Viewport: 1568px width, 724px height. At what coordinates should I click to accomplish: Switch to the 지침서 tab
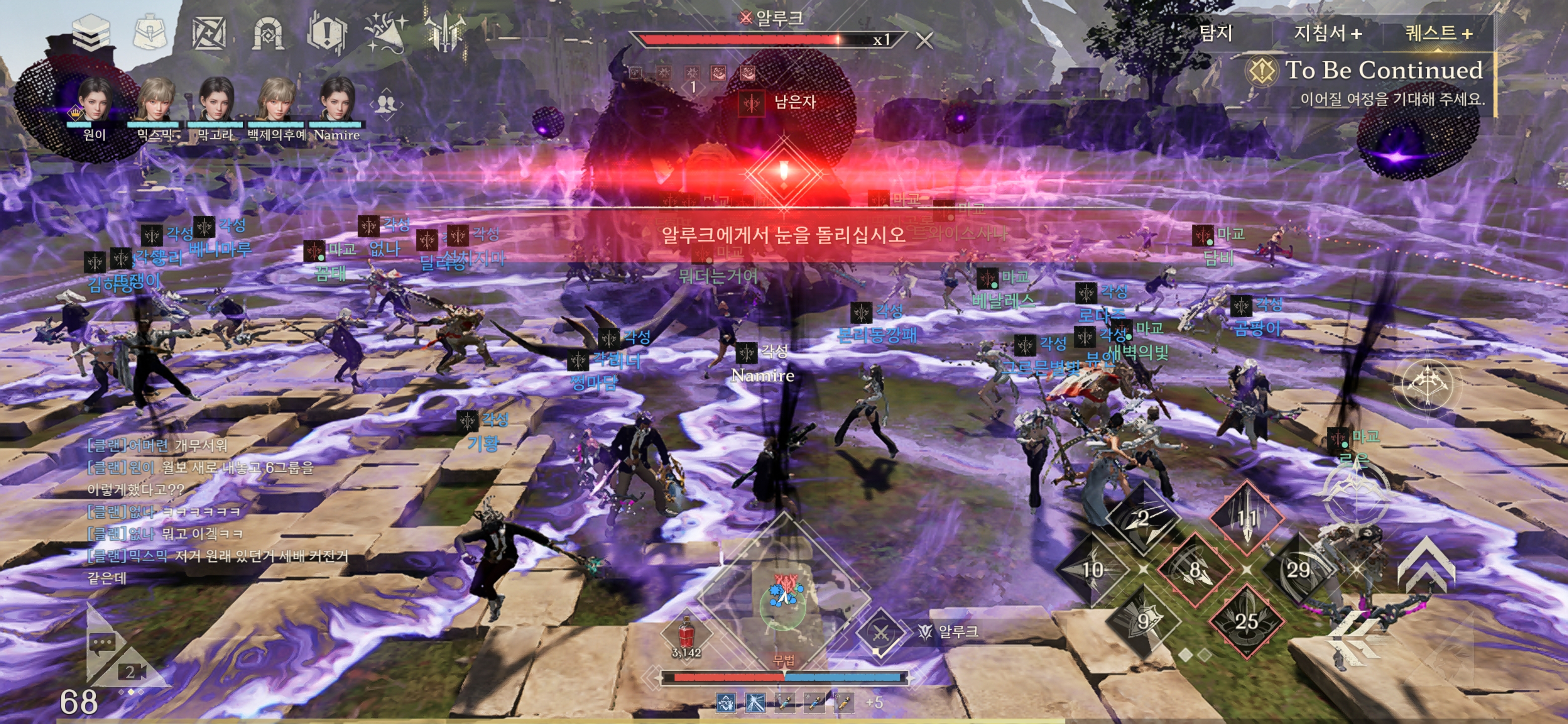click(x=1328, y=33)
